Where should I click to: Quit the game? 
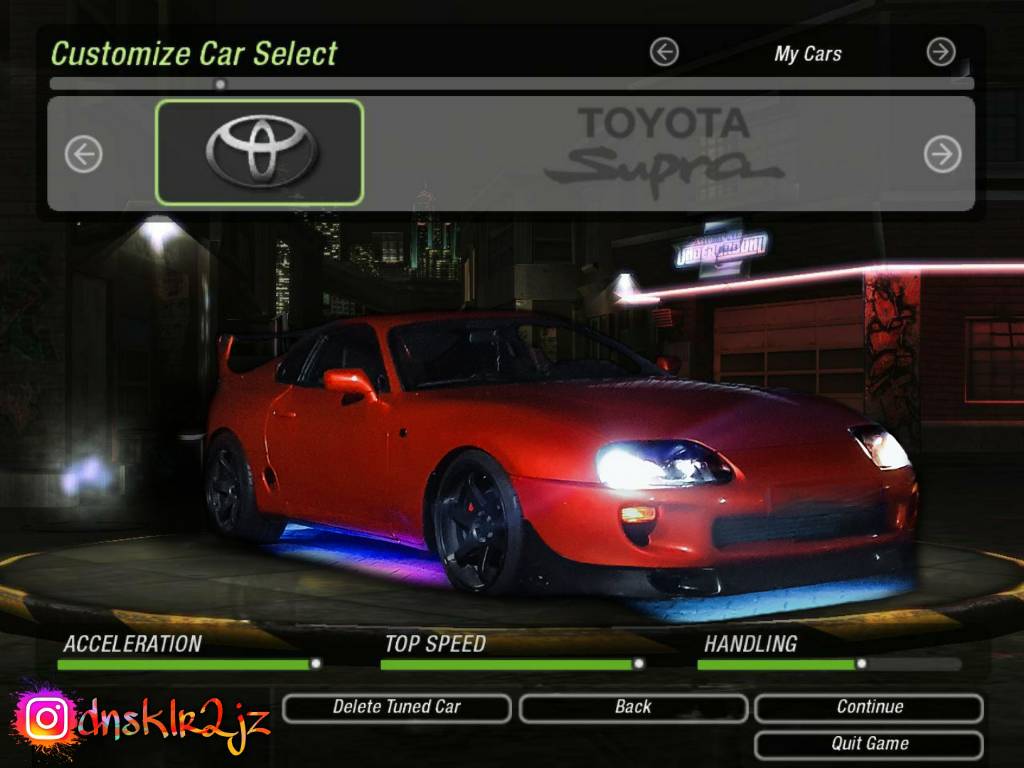pyautogui.click(x=869, y=744)
